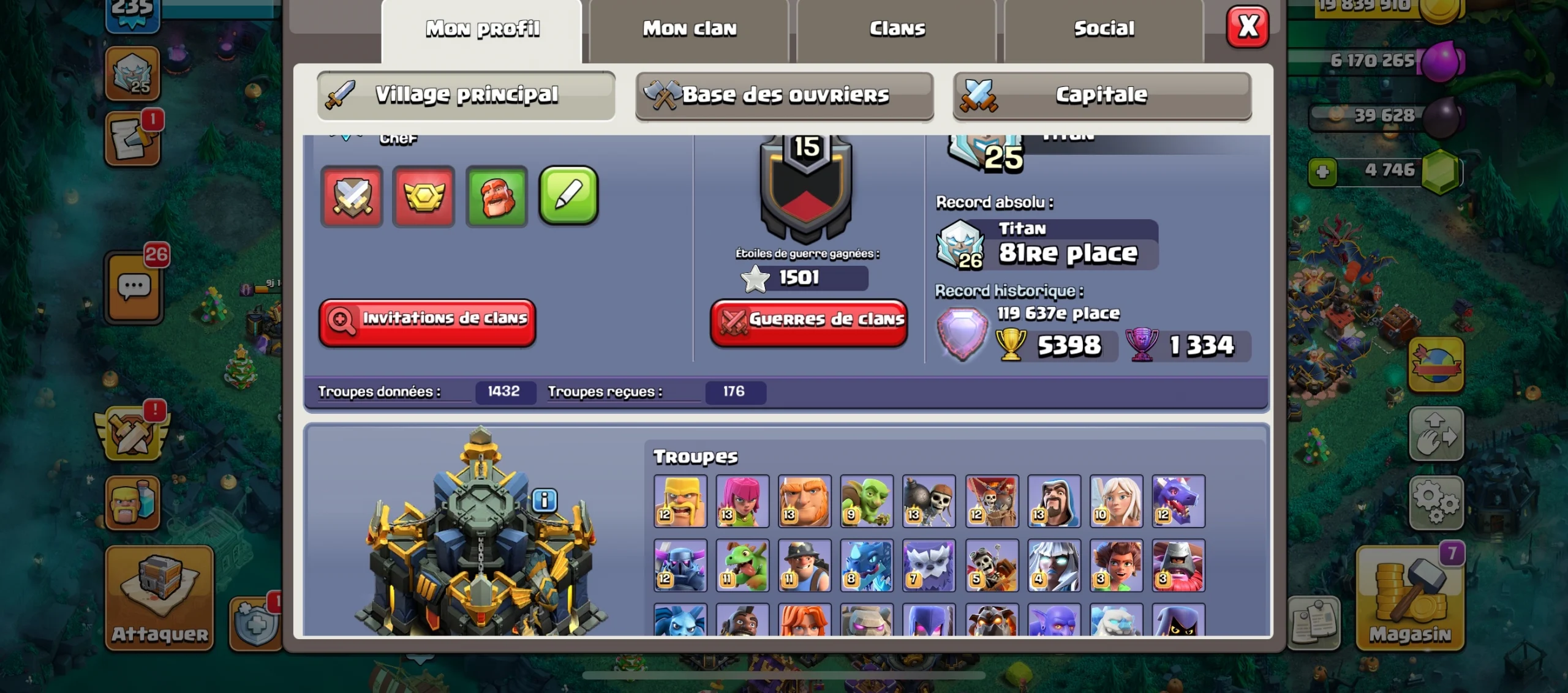Tap the barbarian portrait icon on the profile
Screen dimensions: 1568x693
coord(497,197)
